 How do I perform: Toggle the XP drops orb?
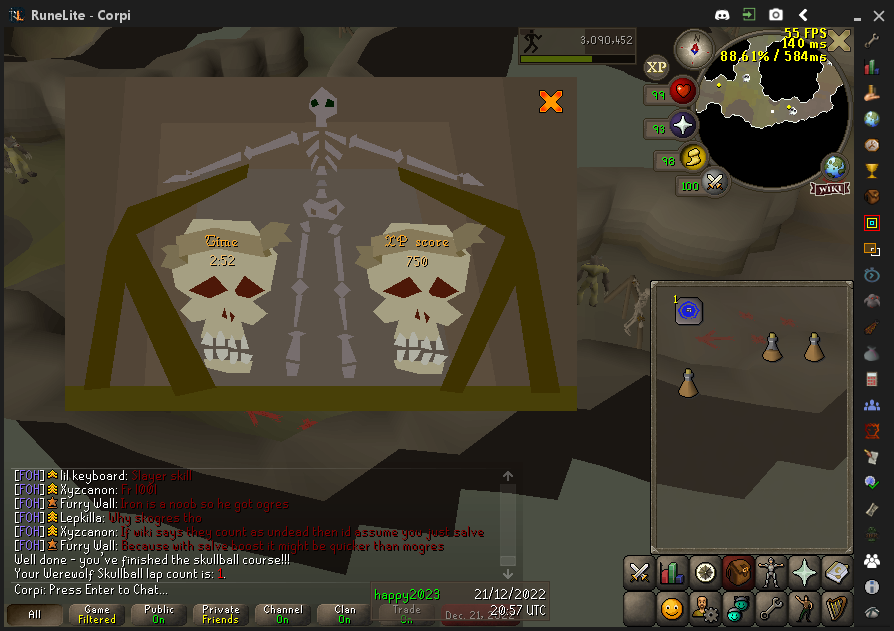tap(656, 67)
